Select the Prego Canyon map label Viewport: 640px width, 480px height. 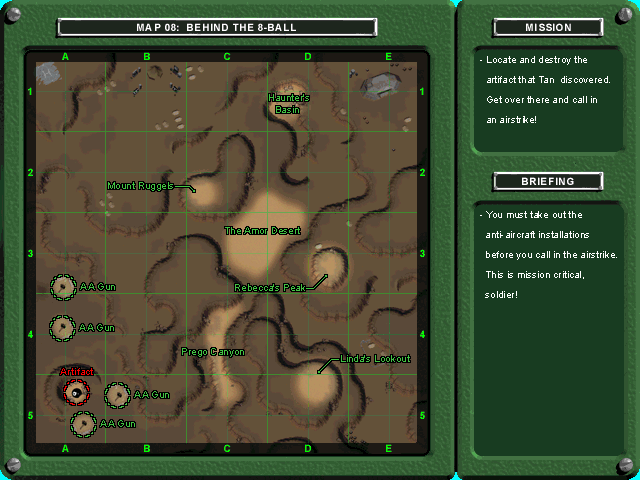(x=213, y=351)
